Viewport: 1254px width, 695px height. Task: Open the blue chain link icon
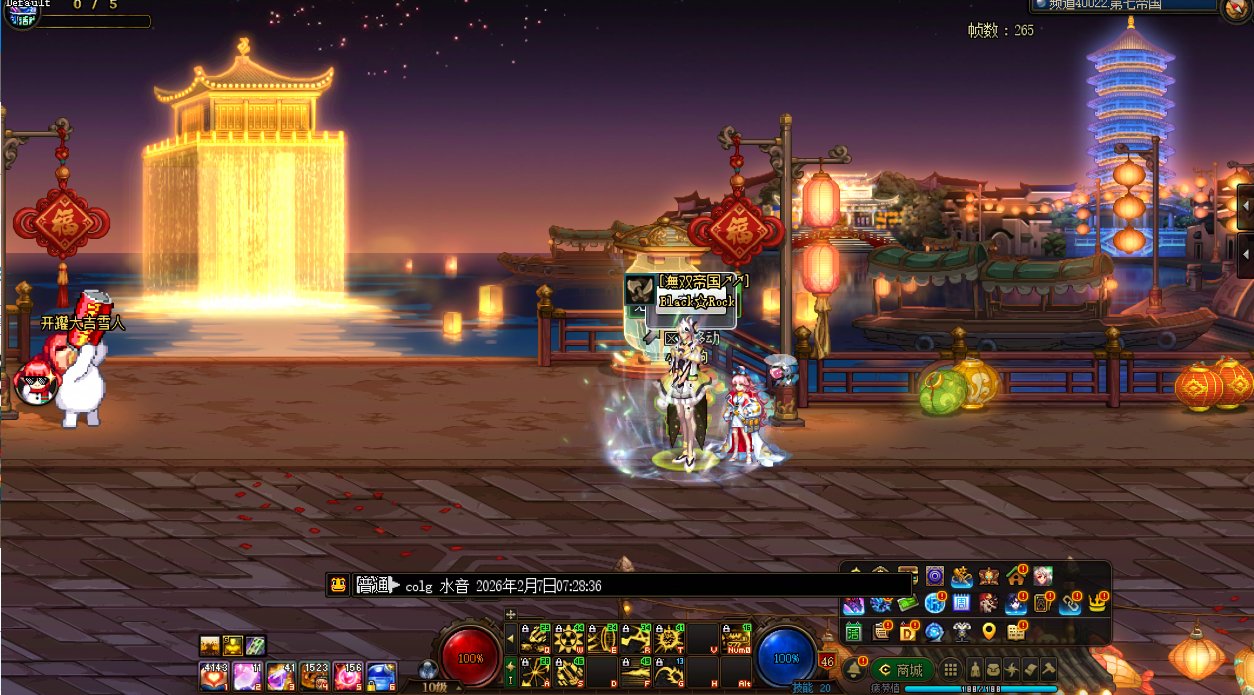coord(1069,603)
